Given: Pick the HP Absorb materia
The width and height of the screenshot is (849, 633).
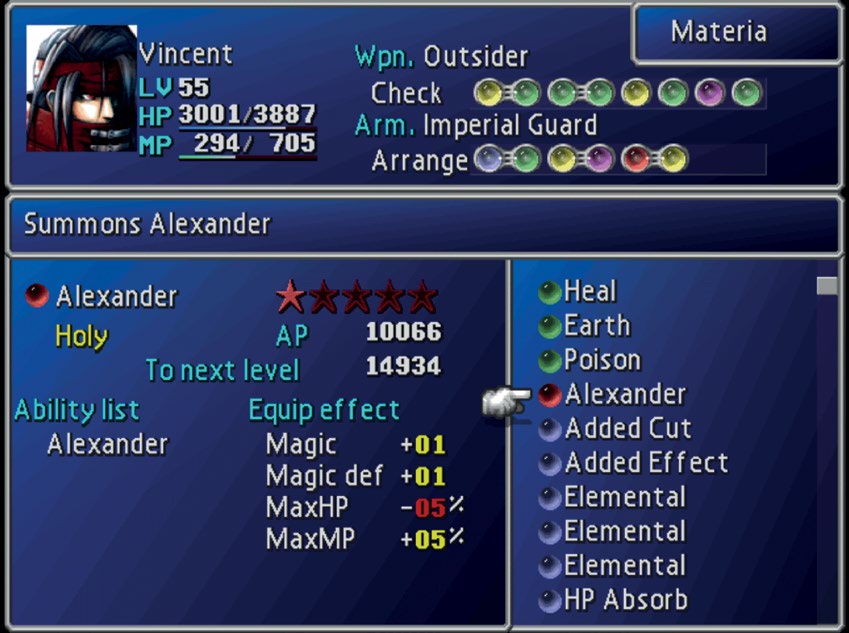Looking at the screenshot, I should 625,600.
